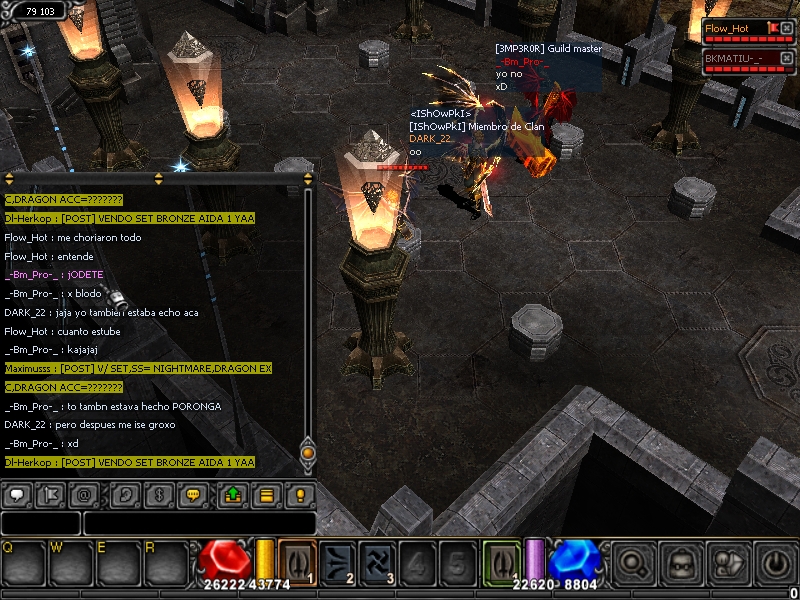Screen dimensions: 800x600
Task: Remove Flow_Hot from party with X
Action: click(x=787, y=28)
